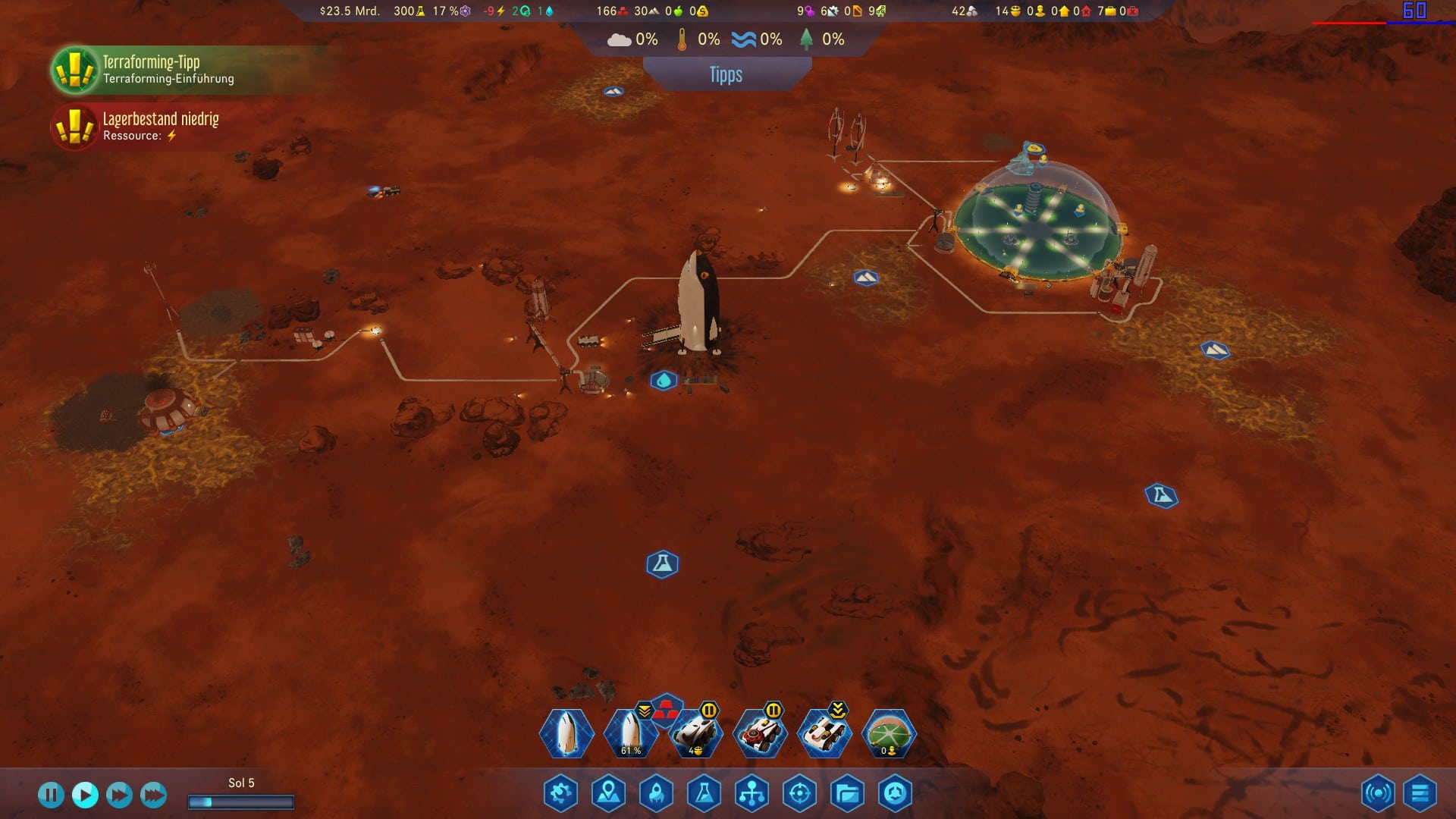Pause the game speed

click(x=51, y=795)
